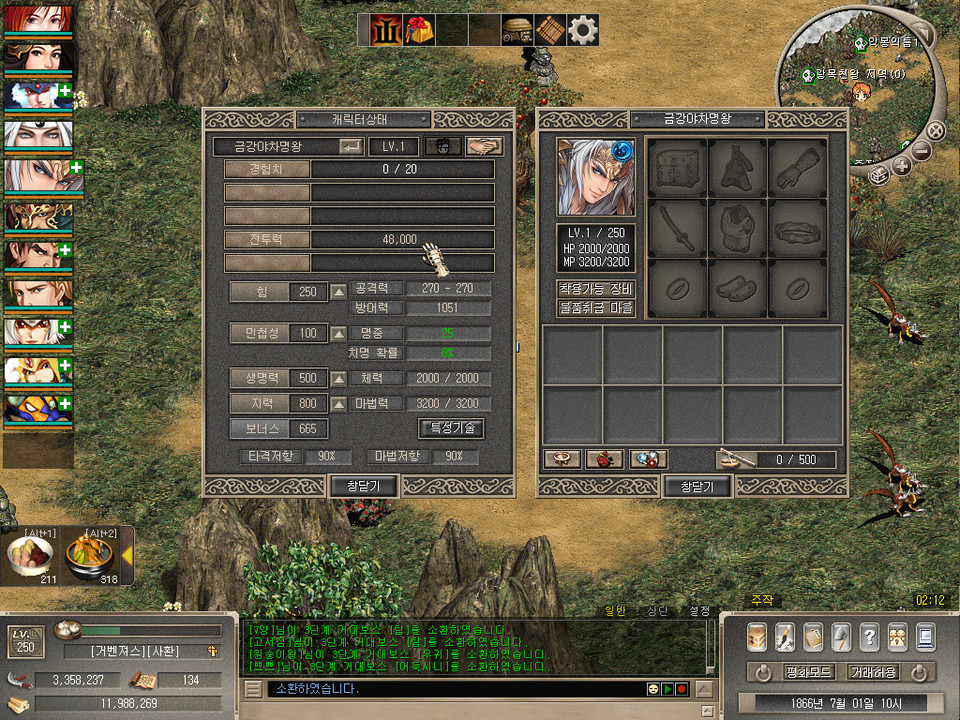The width and height of the screenshot is (960, 720).
Task: Switch to the 일반 chat tab
Action: click(x=615, y=610)
